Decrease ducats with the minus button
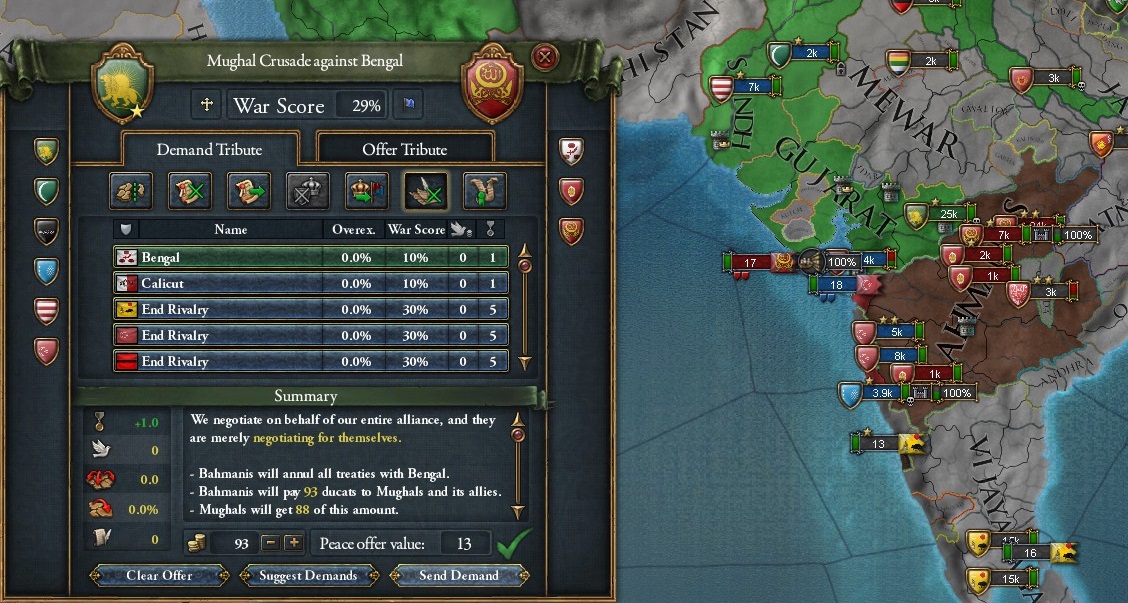The image size is (1128, 603). click(270, 543)
